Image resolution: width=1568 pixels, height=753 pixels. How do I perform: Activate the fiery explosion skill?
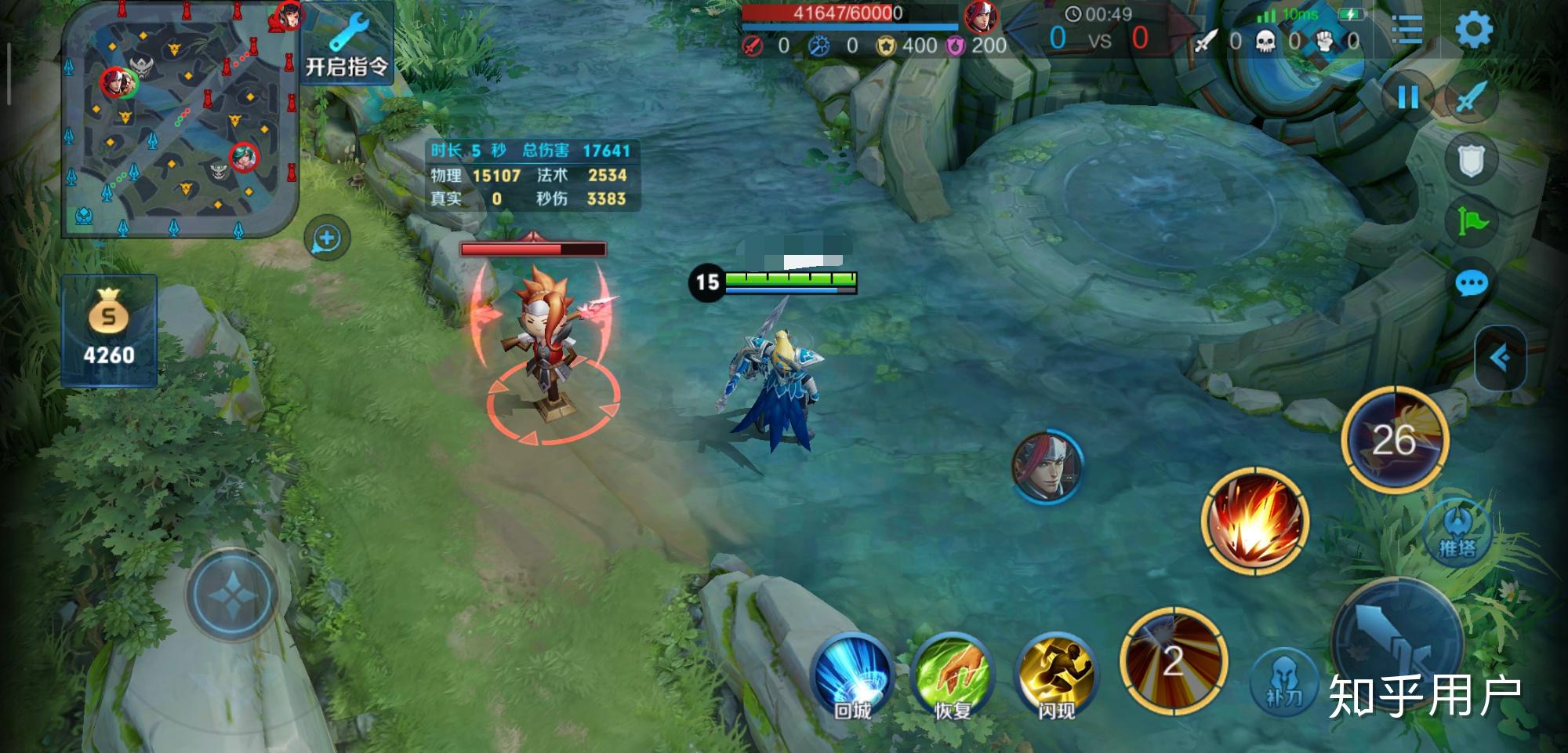[1255, 521]
